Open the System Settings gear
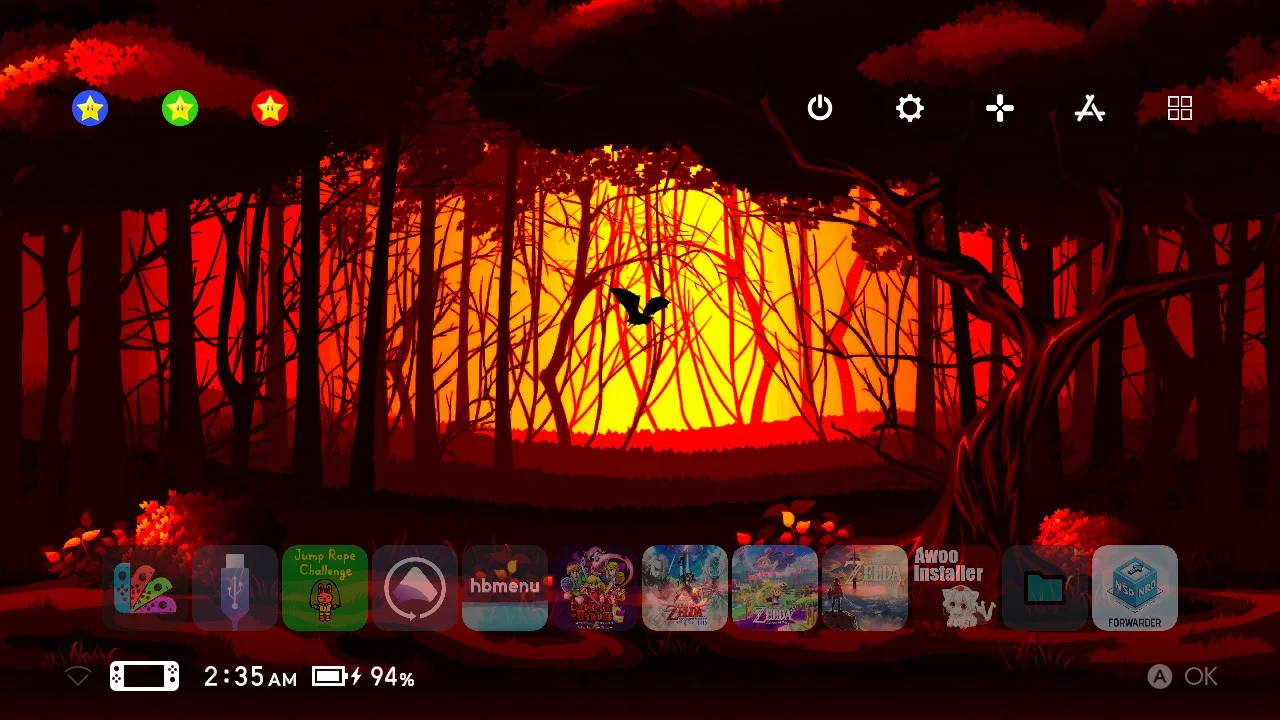1280x720 pixels. click(909, 108)
